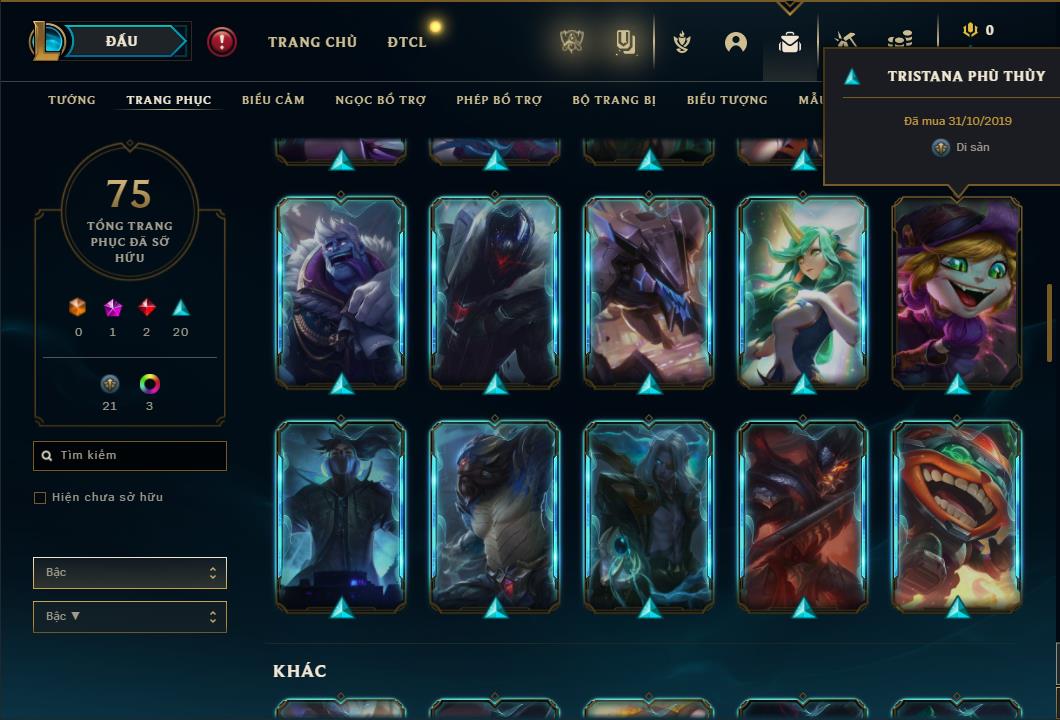Open the collection briefcase icon
This screenshot has width=1060, height=720.
[790, 42]
